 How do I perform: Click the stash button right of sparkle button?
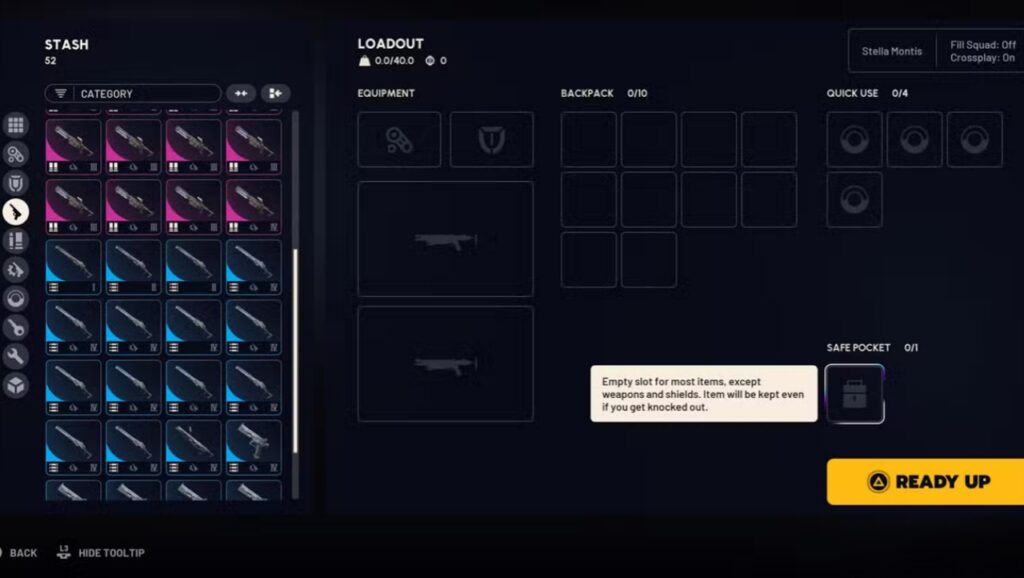pyautogui.click(x=276, y=94)
